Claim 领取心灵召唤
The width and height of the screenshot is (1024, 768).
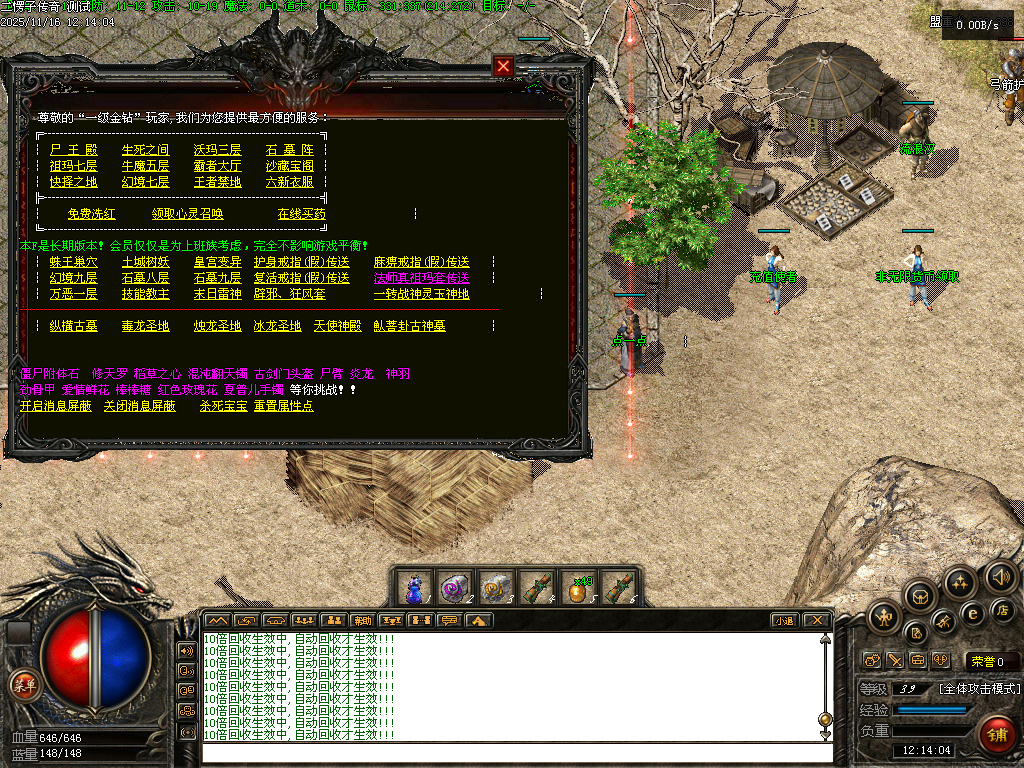(187, 214)
